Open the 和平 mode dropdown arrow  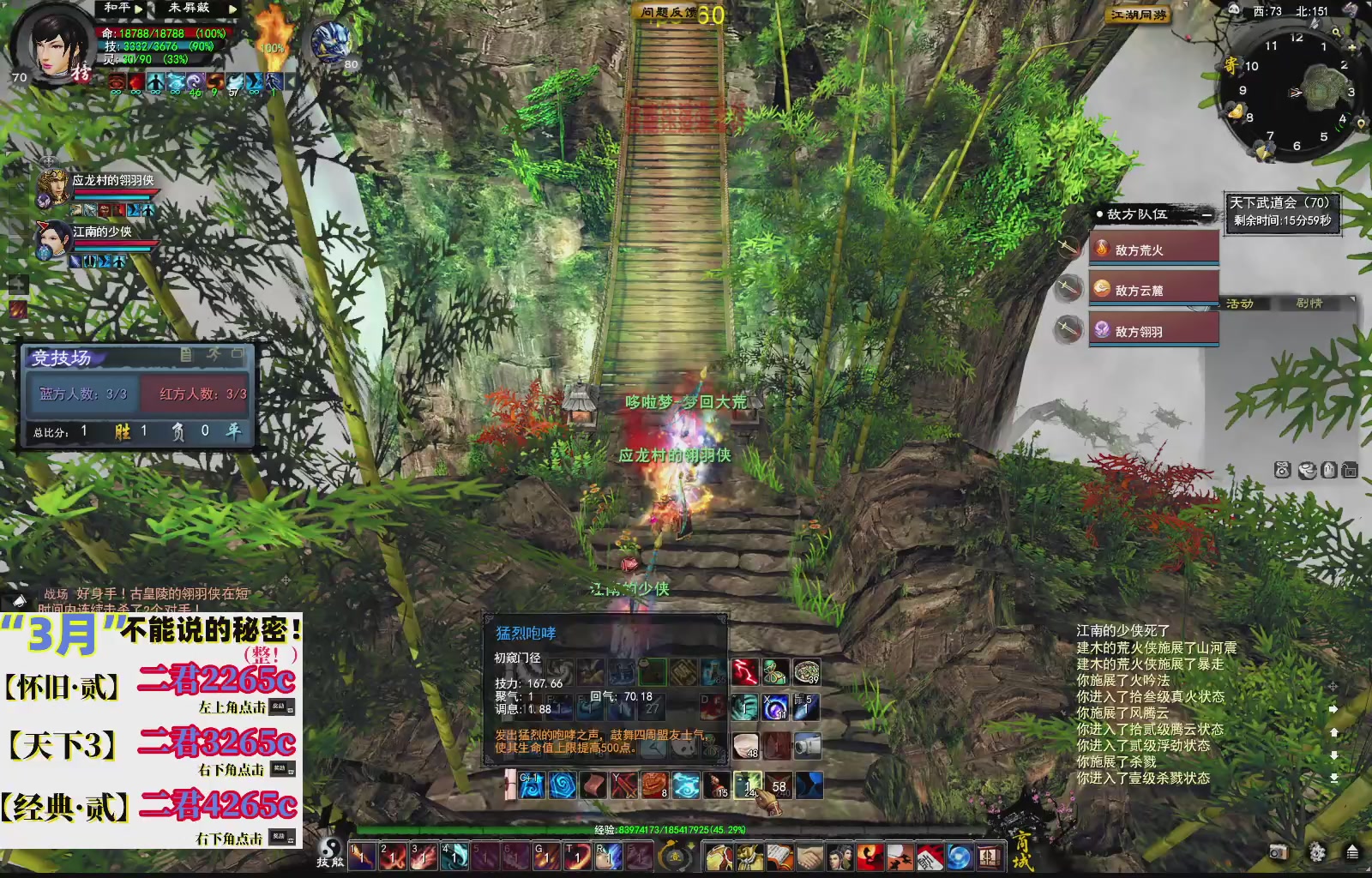point(138,9)
